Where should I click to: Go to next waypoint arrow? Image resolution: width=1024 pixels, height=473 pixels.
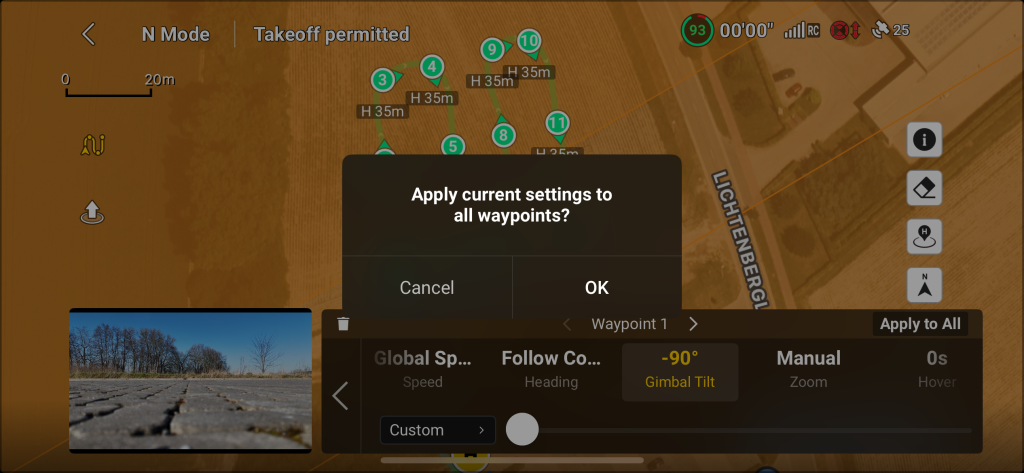coord(694,324)
